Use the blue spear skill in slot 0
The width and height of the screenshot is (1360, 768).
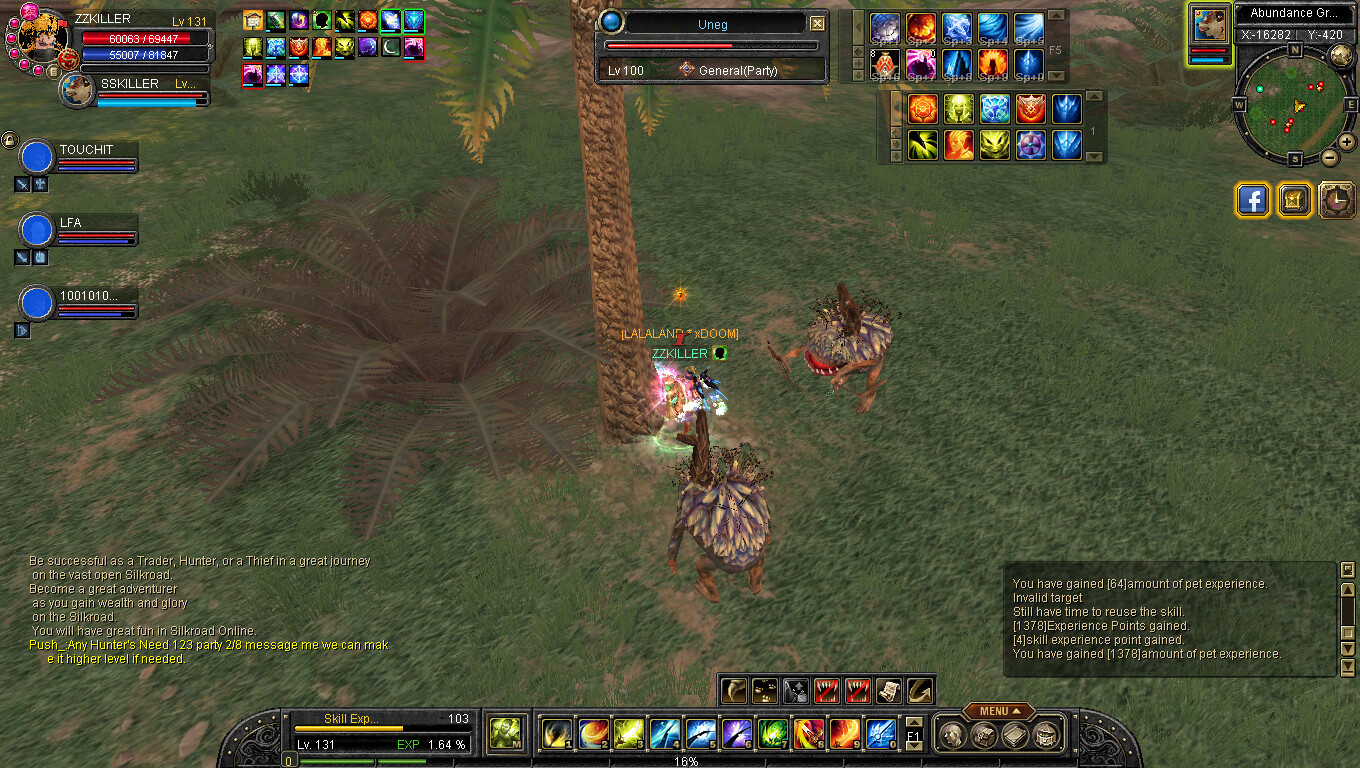881,734
